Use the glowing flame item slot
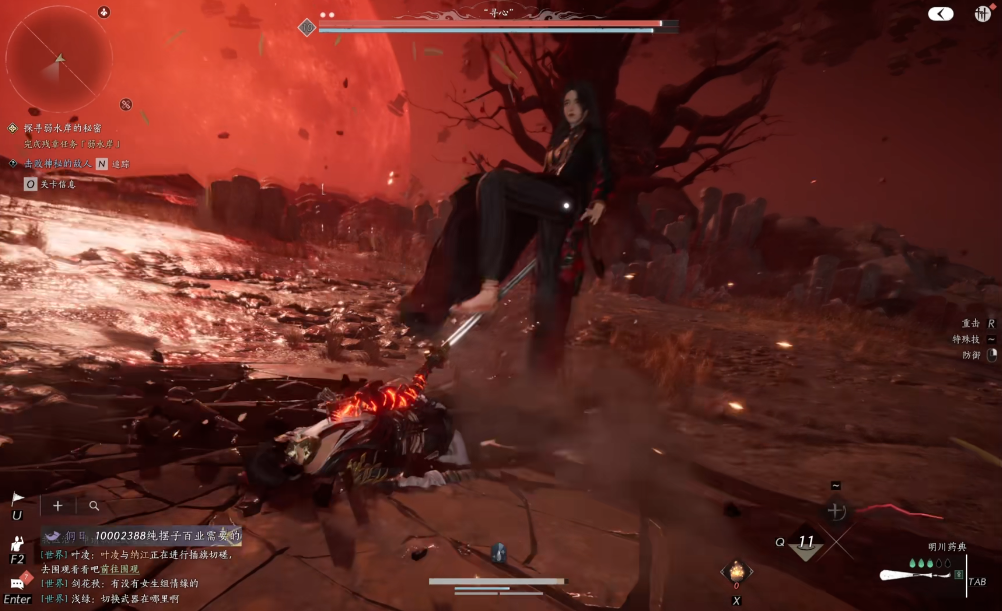This screenshot has height=611, width=1002. pos(736,572)
